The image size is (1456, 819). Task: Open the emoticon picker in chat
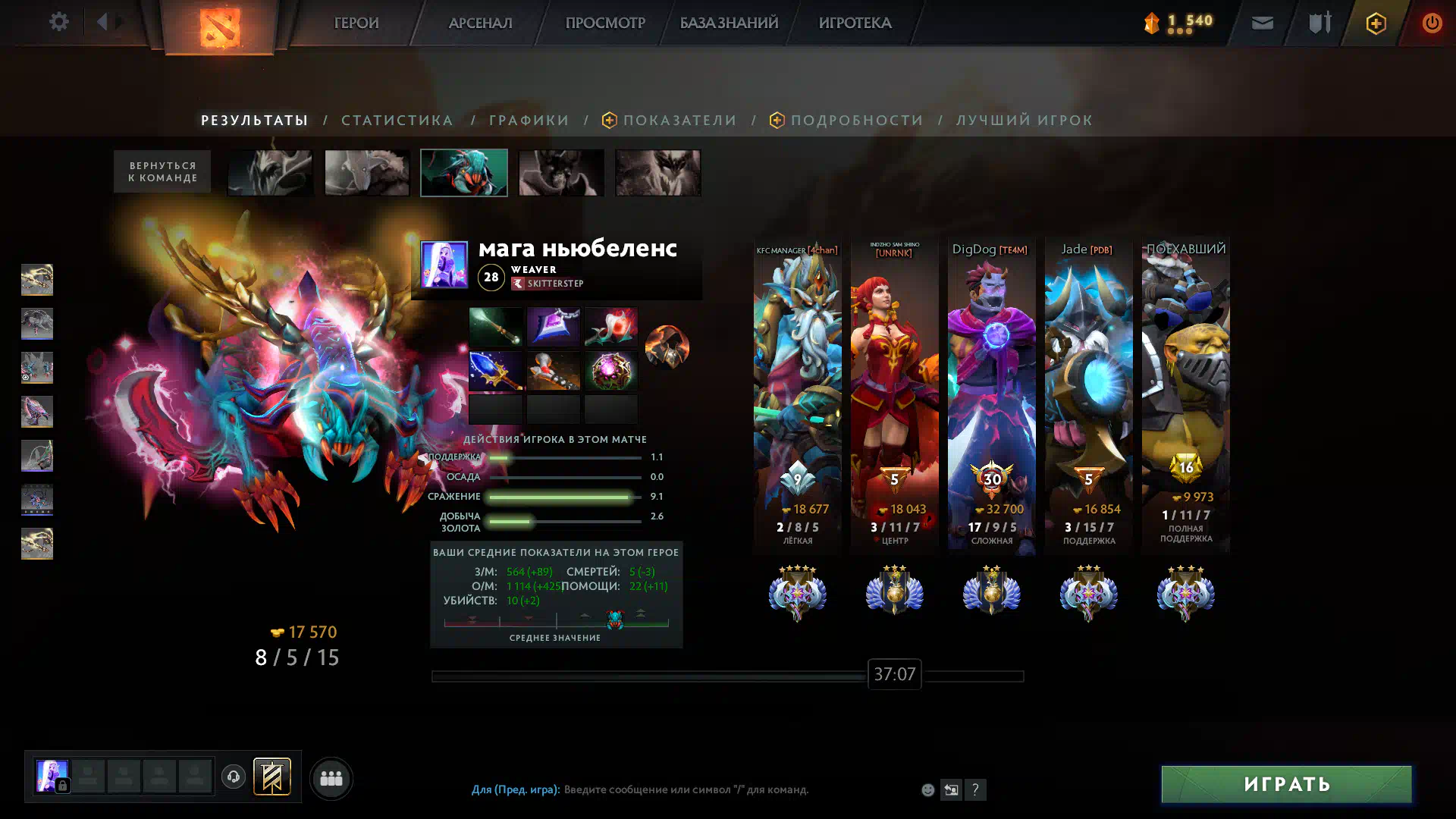pos(927,789)
